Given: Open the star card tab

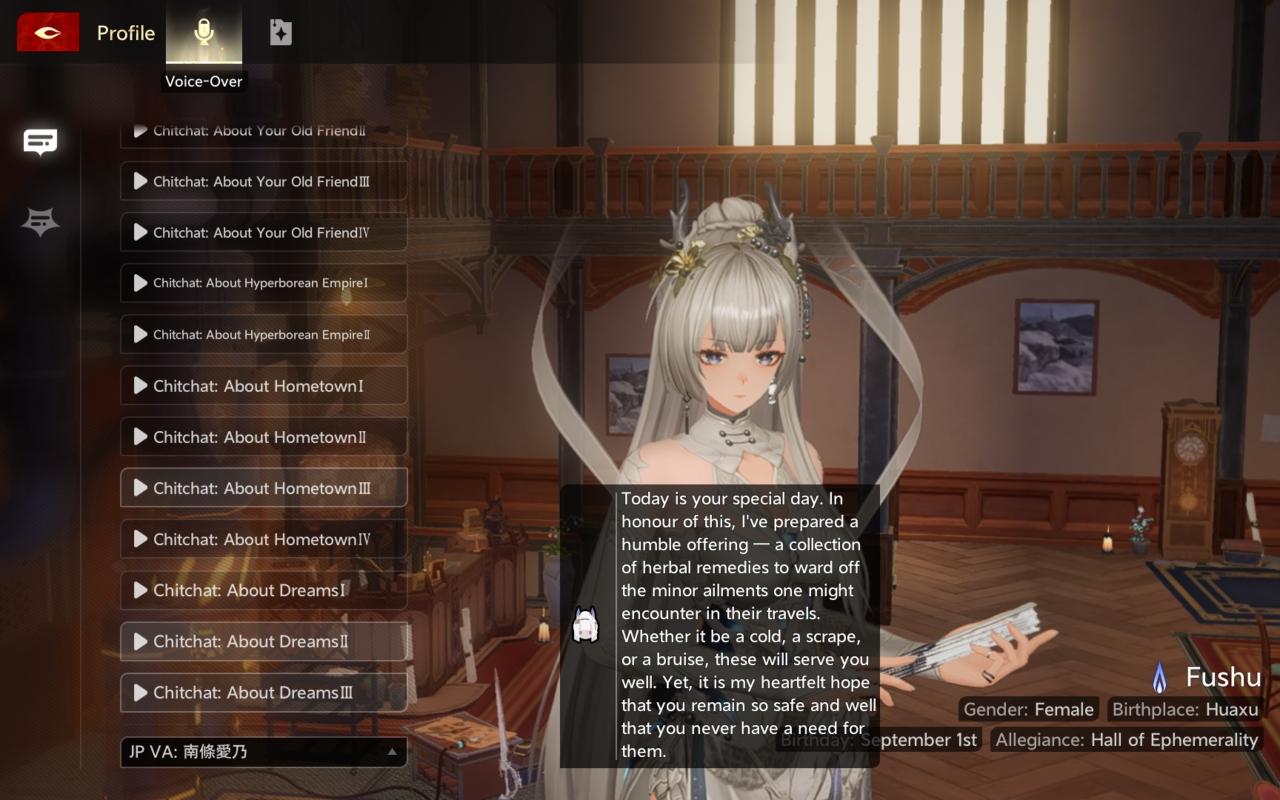Looking at the screenshot, I should [x=281, y=33].
